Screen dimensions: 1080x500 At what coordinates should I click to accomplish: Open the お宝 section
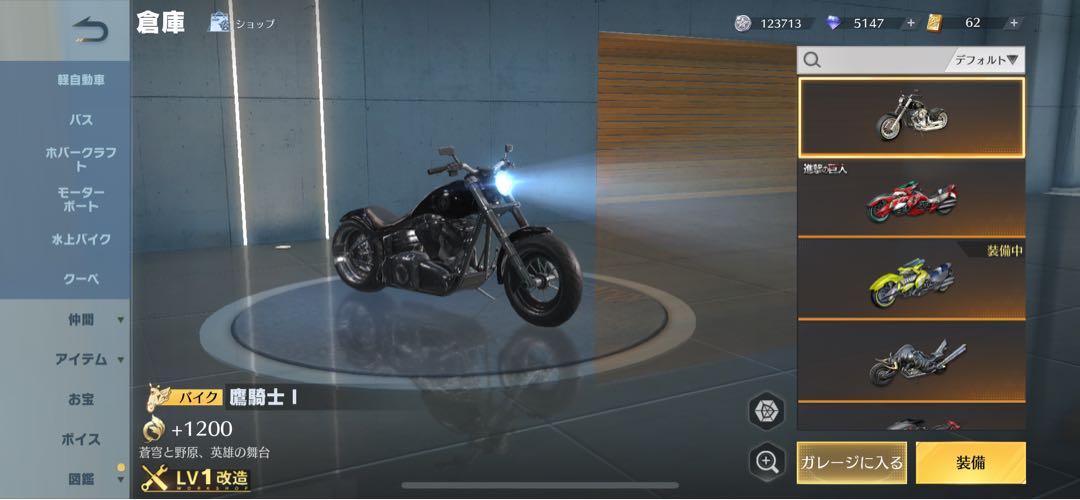point(81,399)
